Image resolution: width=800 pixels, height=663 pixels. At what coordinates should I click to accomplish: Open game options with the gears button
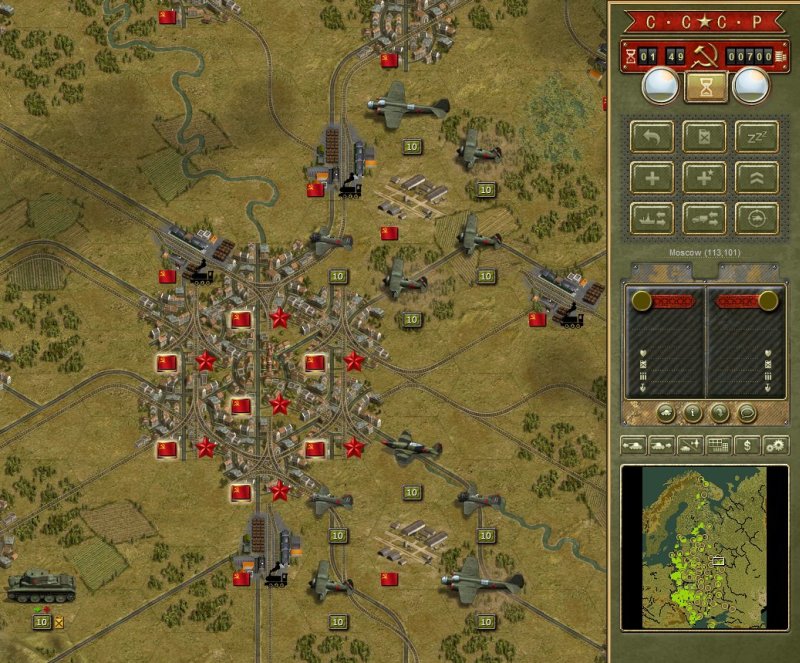point(775,446)
